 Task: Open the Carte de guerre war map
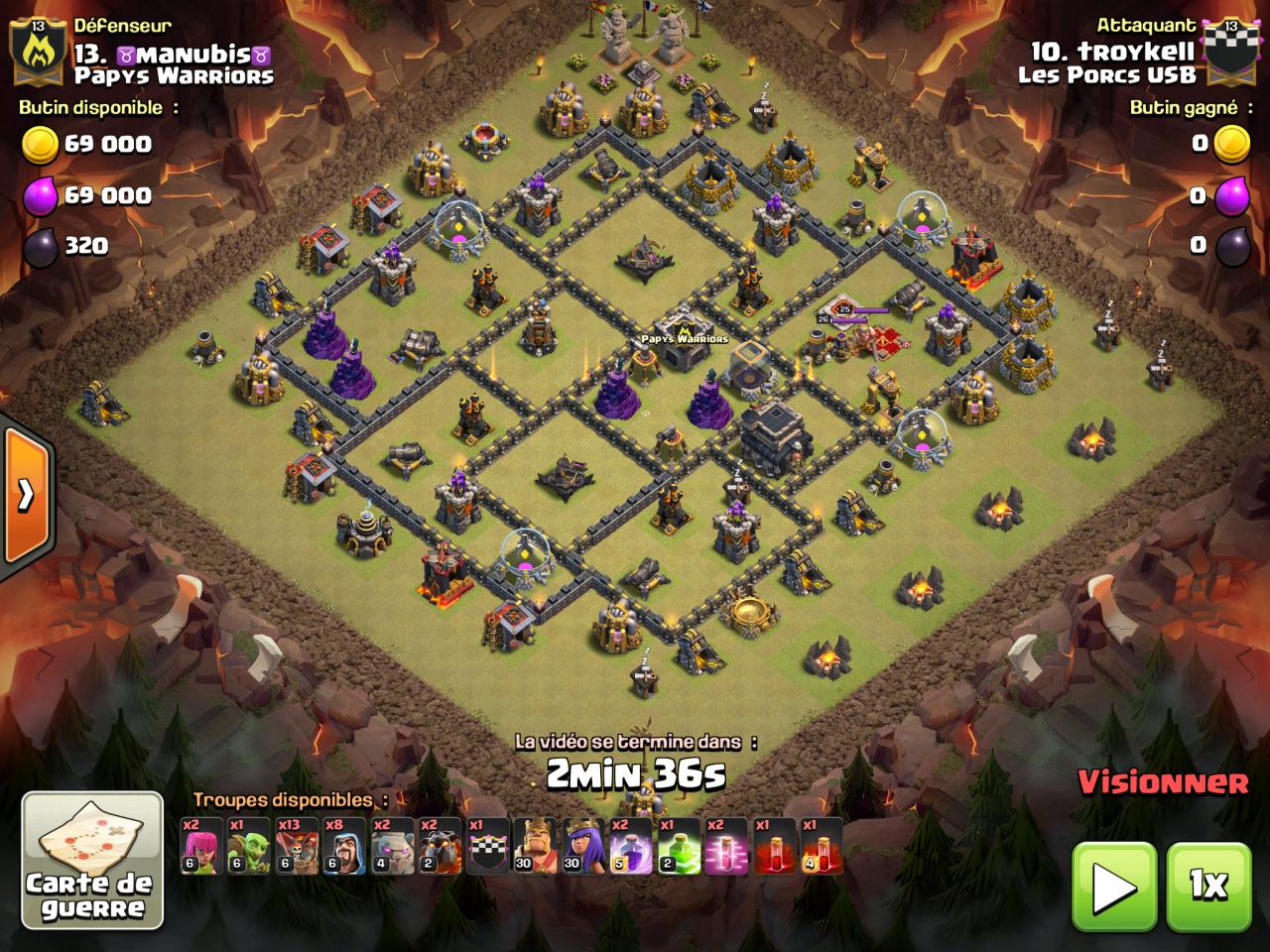[92, 860]
